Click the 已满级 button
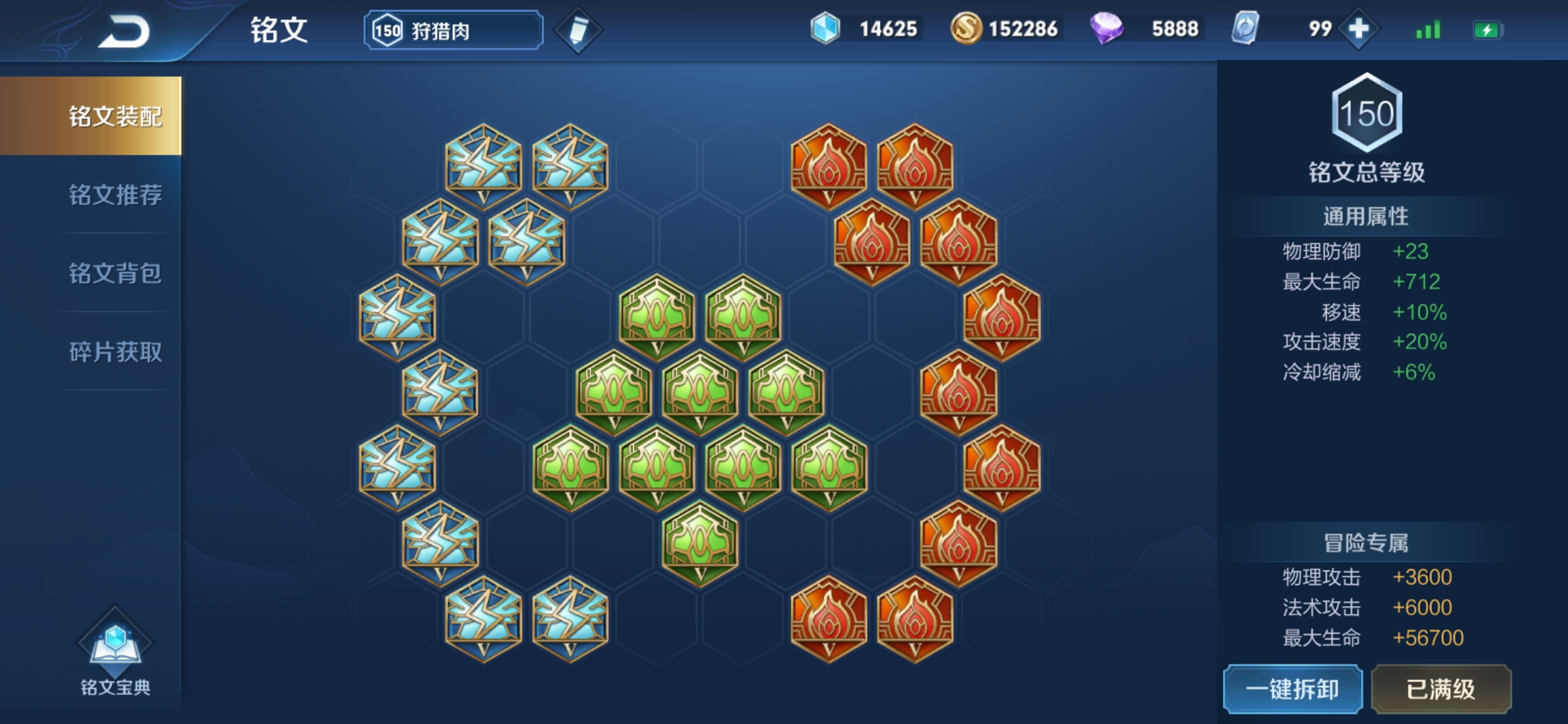Image resolution: width=1568 pixels, height=724 pixels. click(1441, 689)
